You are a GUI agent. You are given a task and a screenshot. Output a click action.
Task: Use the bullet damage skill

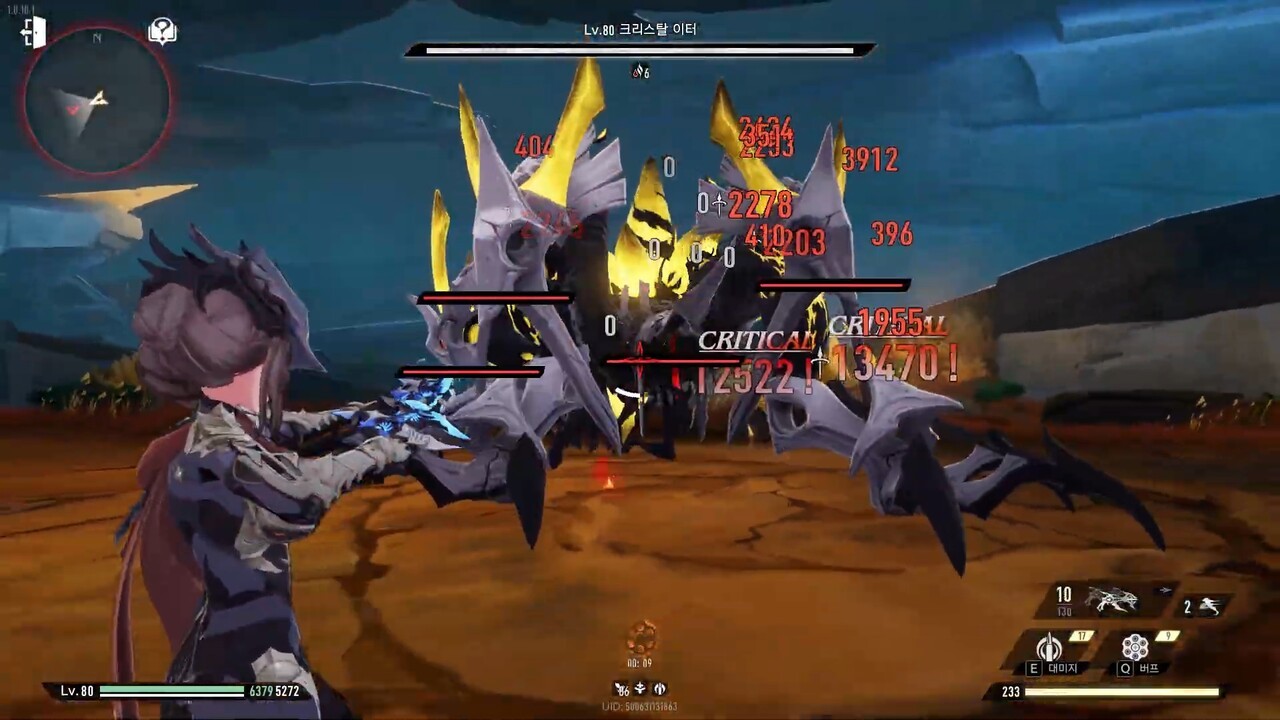point(1049,647)
